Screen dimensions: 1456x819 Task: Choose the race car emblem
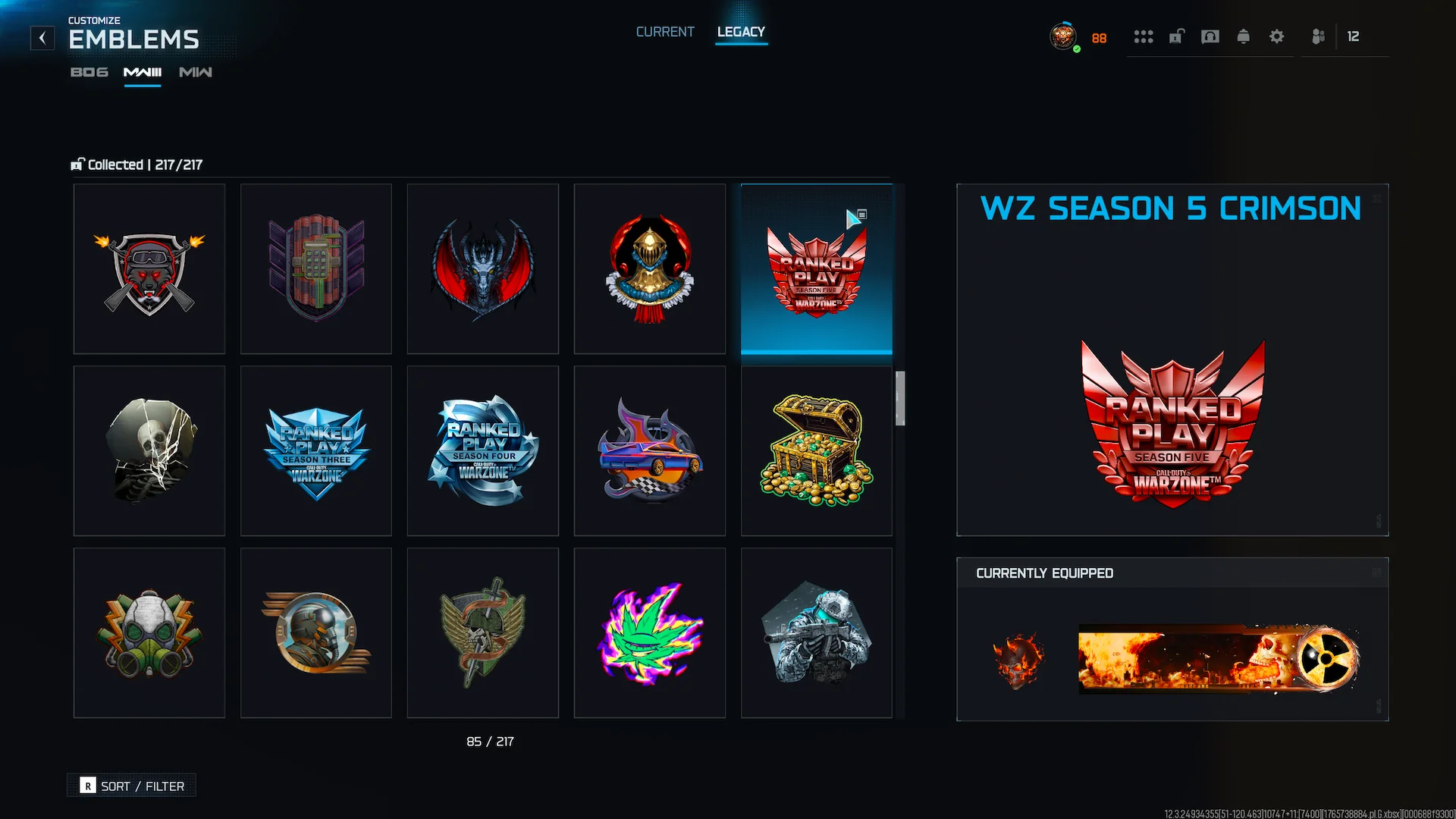[x=650, y=451]
